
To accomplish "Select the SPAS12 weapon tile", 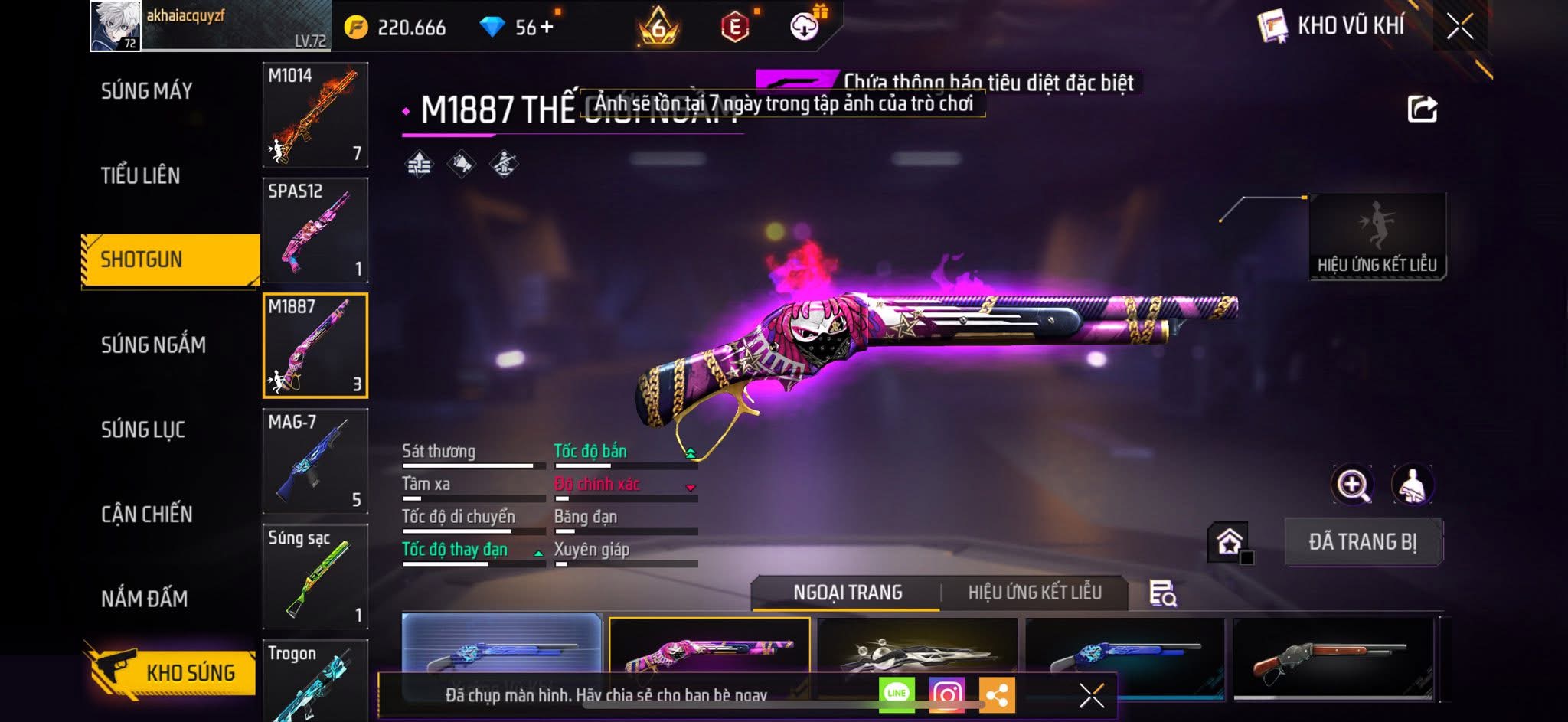I will (315, 230).
